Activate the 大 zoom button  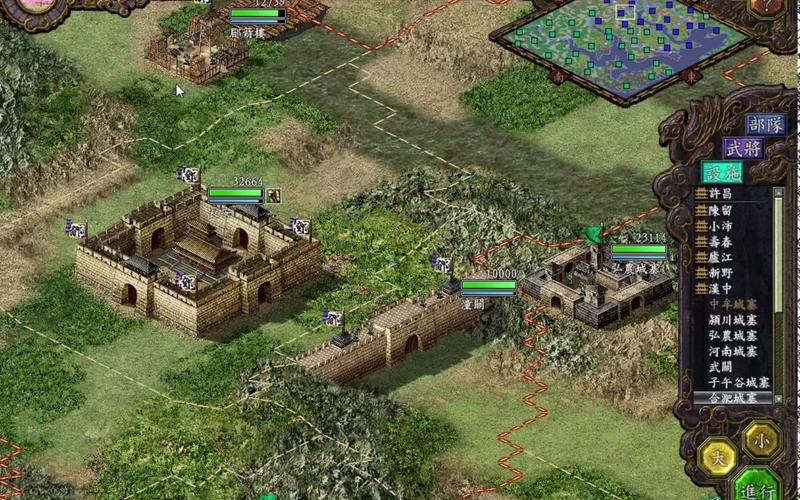[719, 457]
